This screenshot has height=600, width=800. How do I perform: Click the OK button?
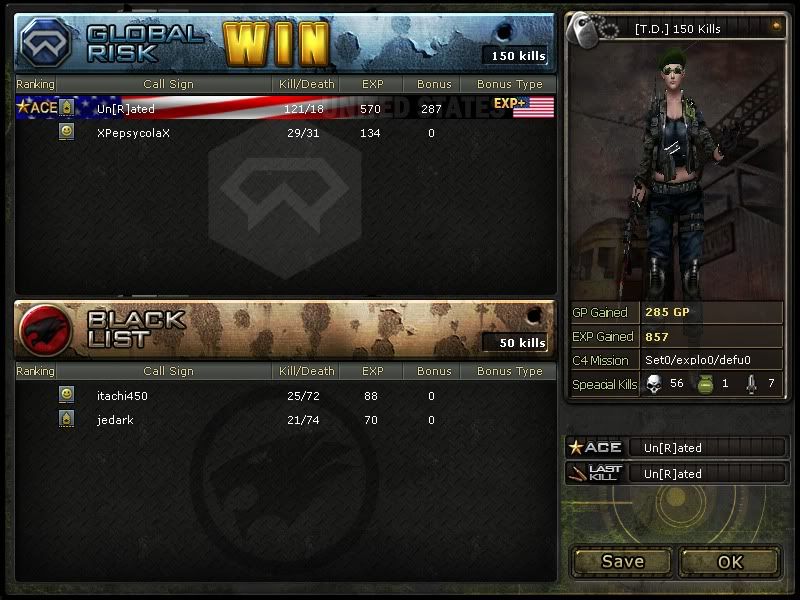729,561
